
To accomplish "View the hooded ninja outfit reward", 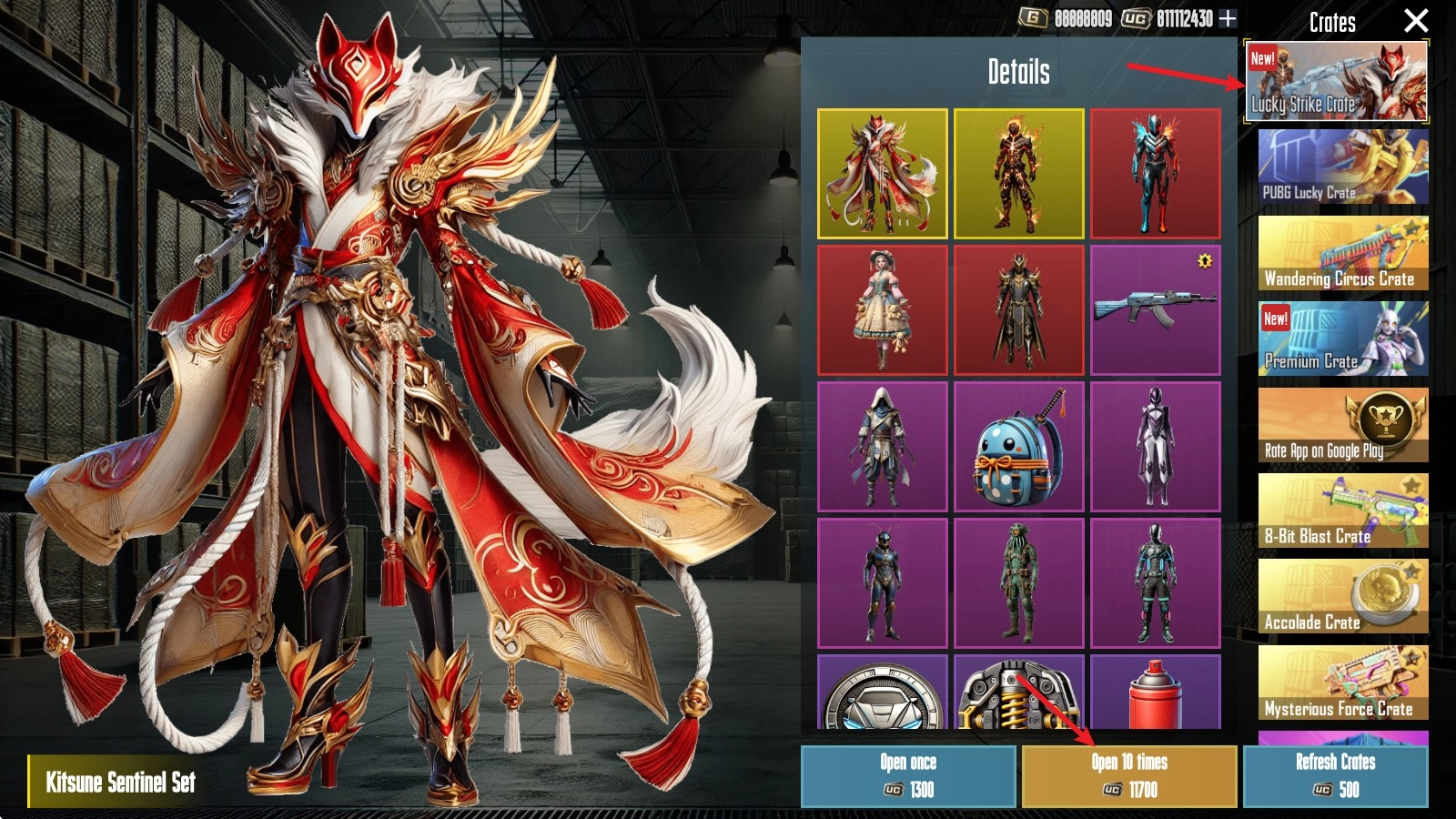I will pos(882,446).
